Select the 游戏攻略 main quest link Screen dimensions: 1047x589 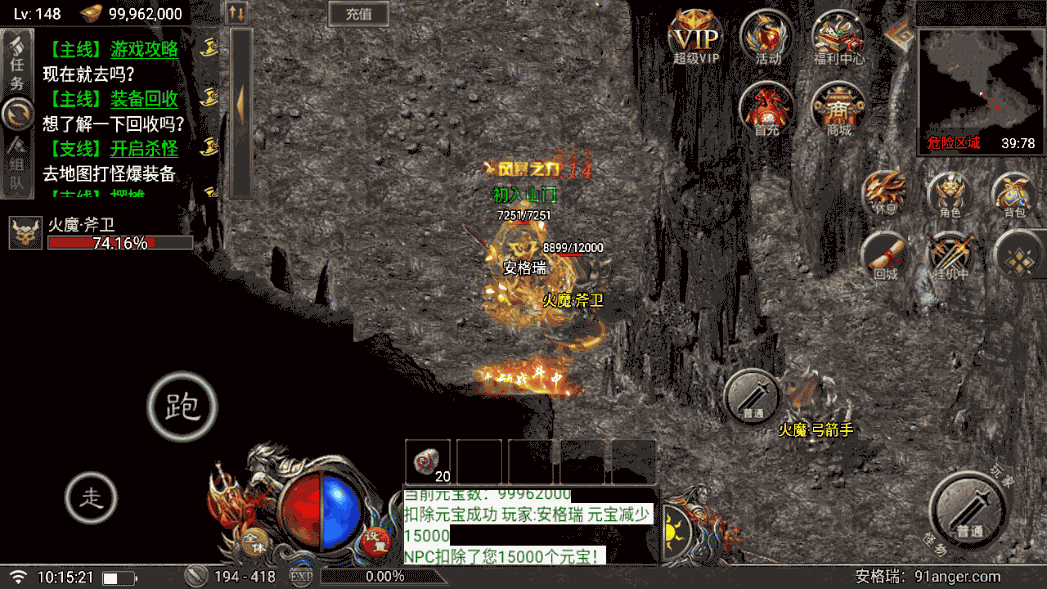pyautogui.click(x=144, y=49)
